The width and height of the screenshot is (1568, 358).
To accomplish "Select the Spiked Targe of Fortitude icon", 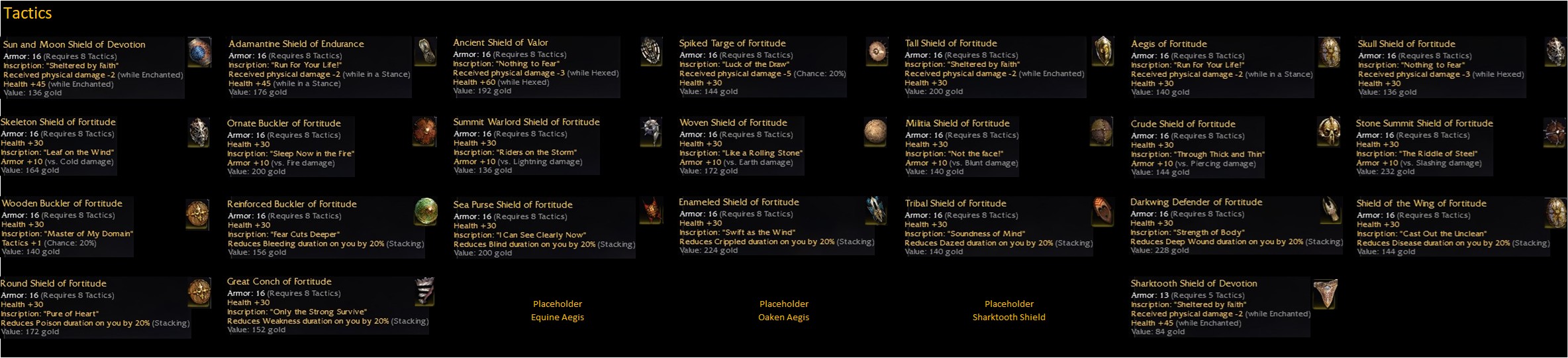I will pyautogui.click(x=877, y=52).
